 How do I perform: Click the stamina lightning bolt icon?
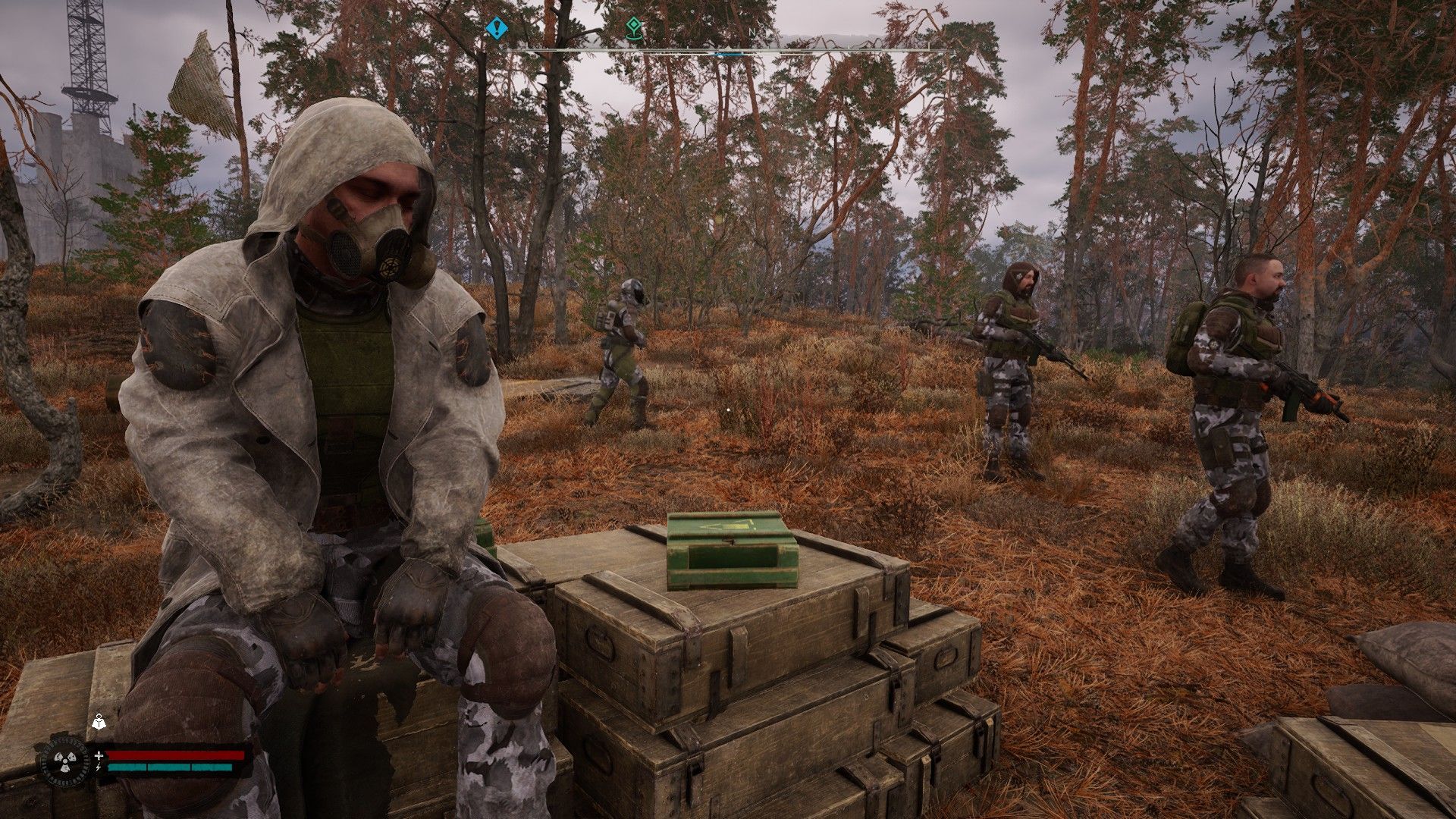[99, 767]
